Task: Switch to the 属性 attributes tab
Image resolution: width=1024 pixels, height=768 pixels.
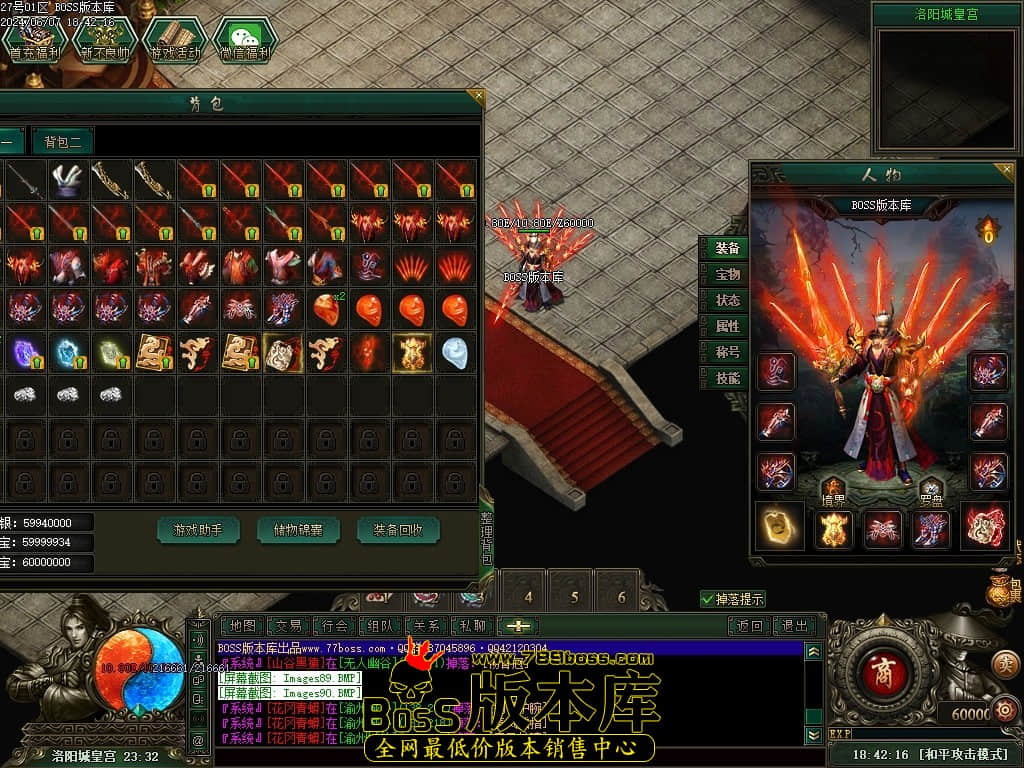Action: click(x=727, y=326)
